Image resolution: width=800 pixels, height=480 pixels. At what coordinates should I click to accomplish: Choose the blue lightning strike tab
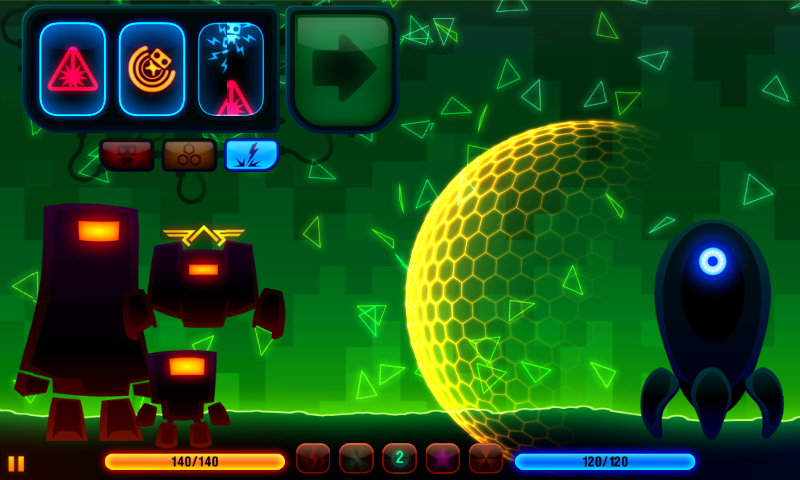251,155
